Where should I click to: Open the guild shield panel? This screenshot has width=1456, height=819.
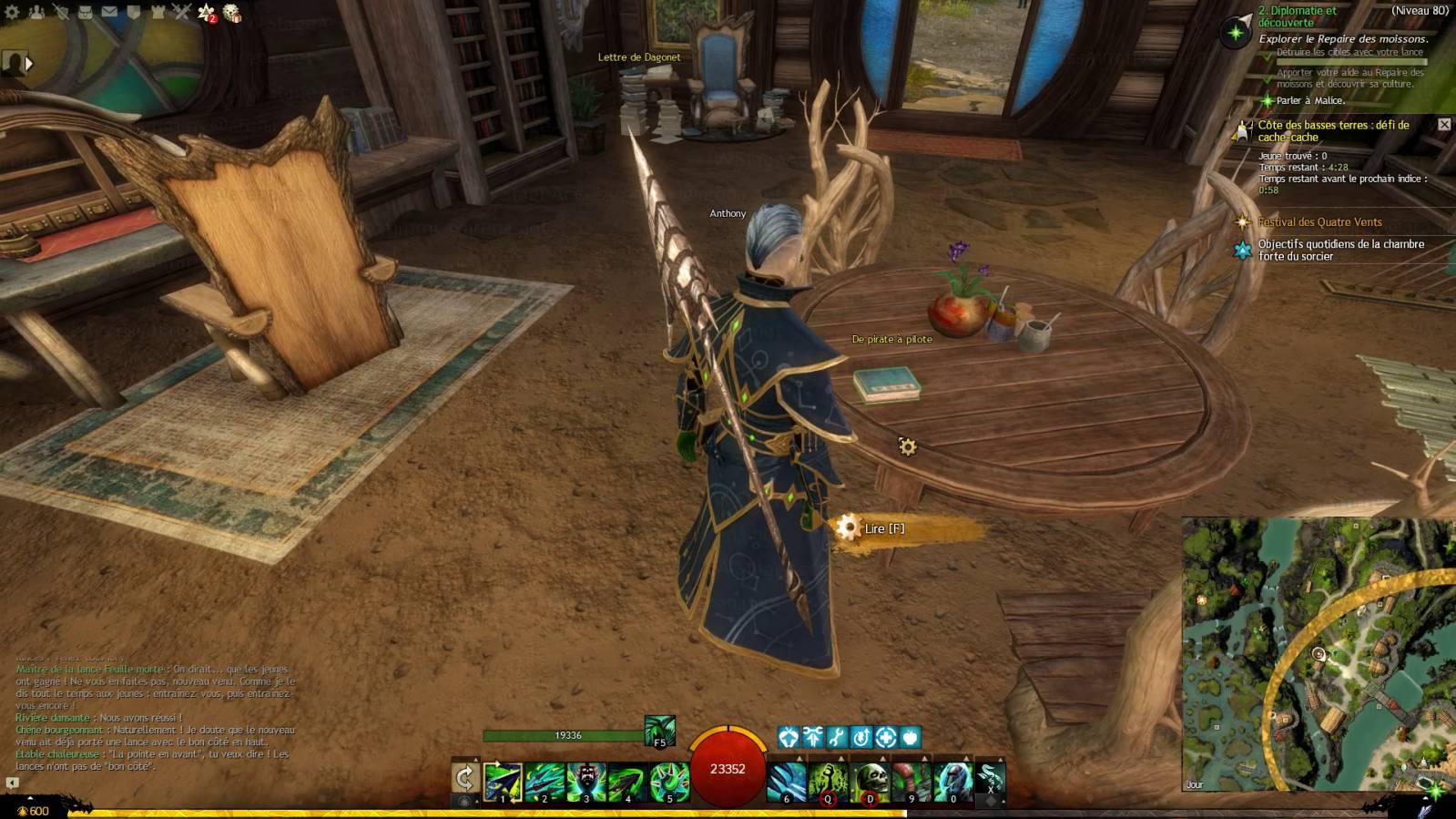pyautogui.click(x=133, y=12)
